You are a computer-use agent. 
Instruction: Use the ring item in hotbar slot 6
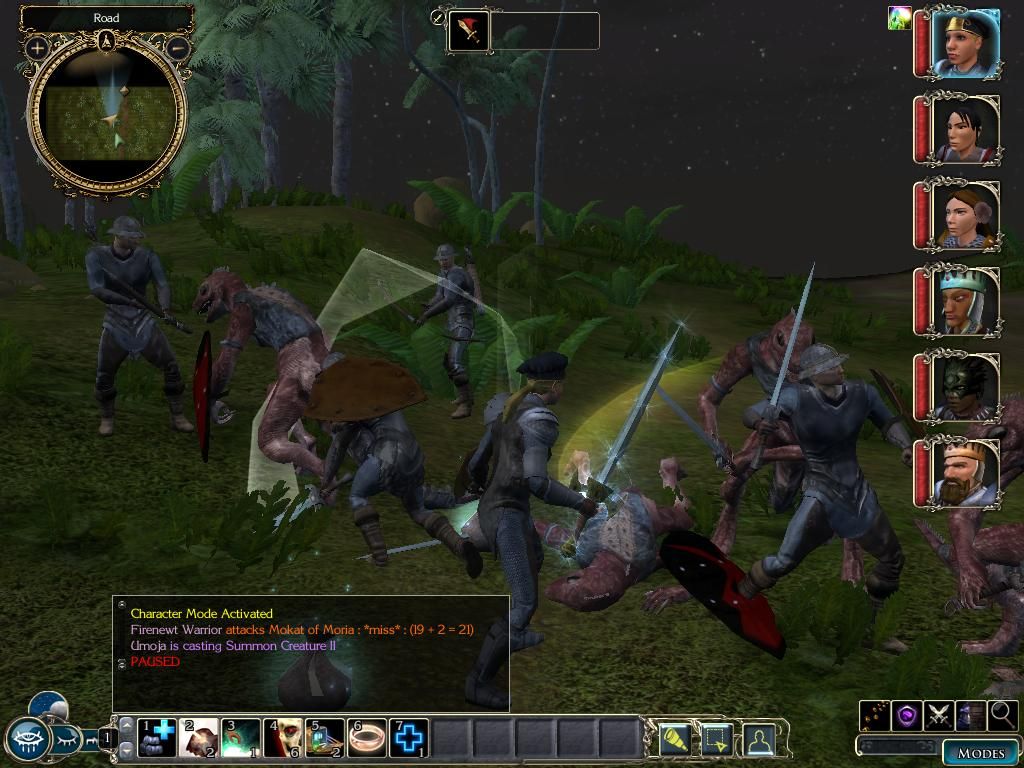point(367,738)
